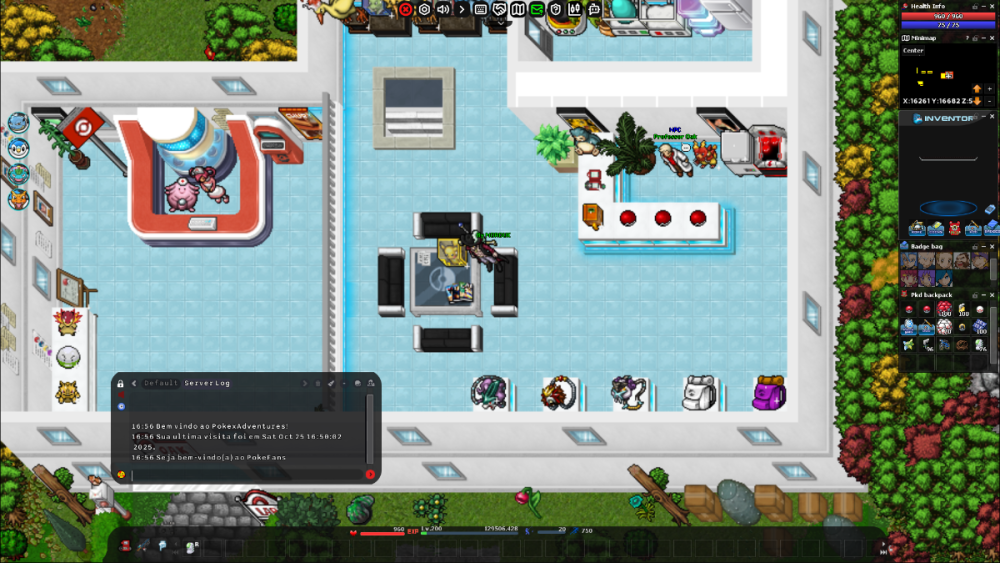Open the folded map icon in toolbar
The width and height of the screenshot is (1000, 563).
(x=518, y=9)
